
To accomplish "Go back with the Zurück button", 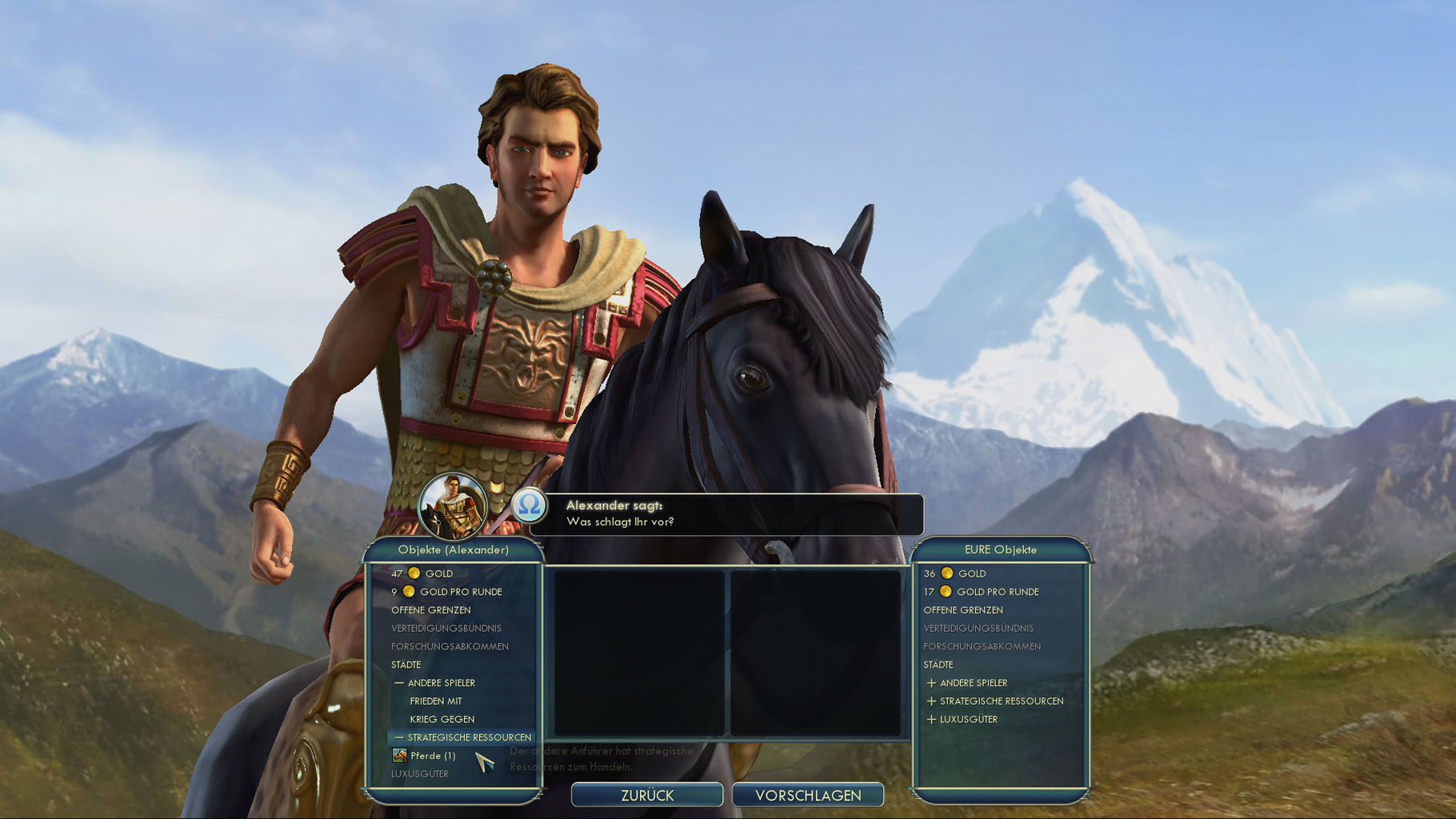I will (x=647, y=795).
